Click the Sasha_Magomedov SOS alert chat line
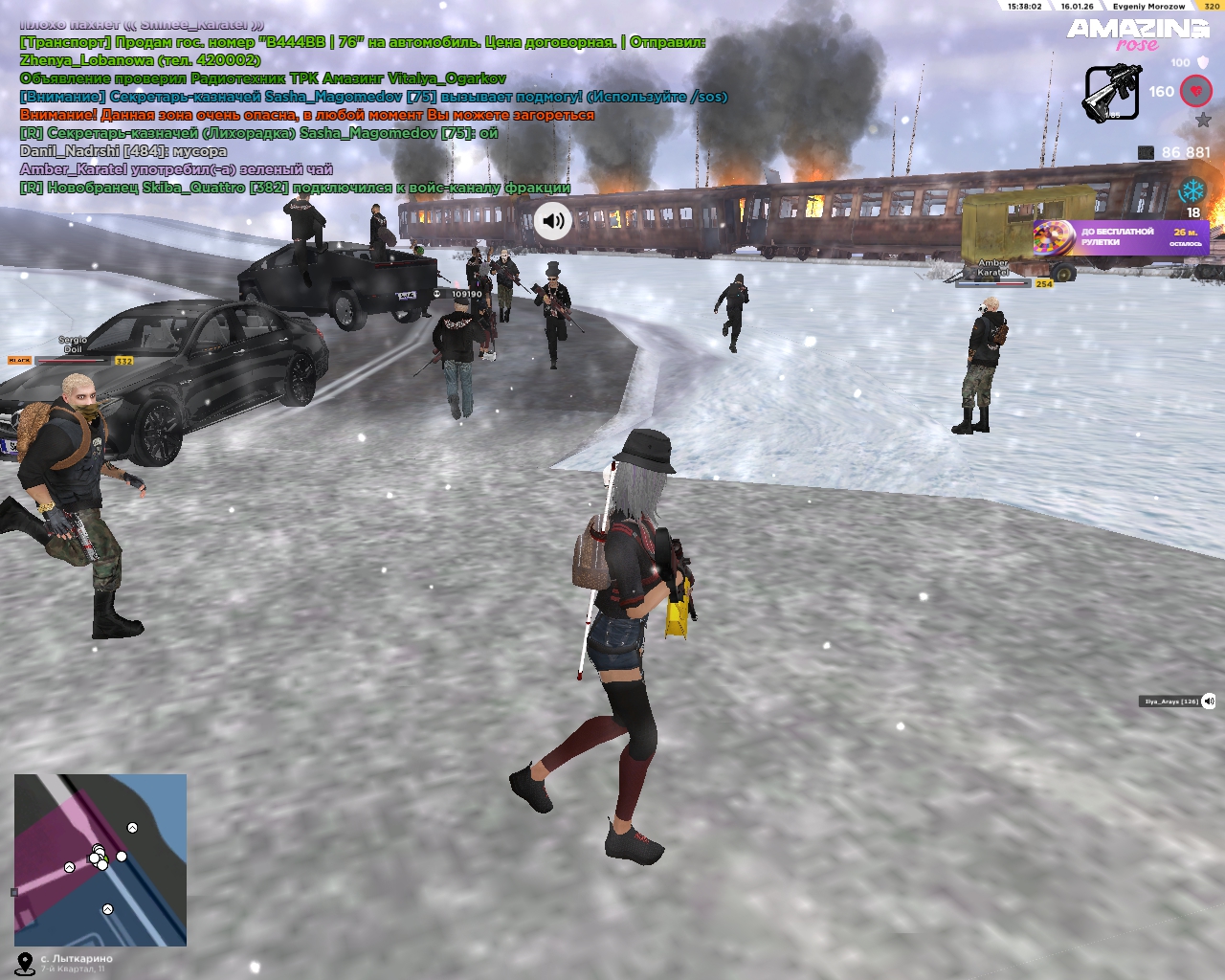This screenshot has height=980, width=1225. click(373, 97)
